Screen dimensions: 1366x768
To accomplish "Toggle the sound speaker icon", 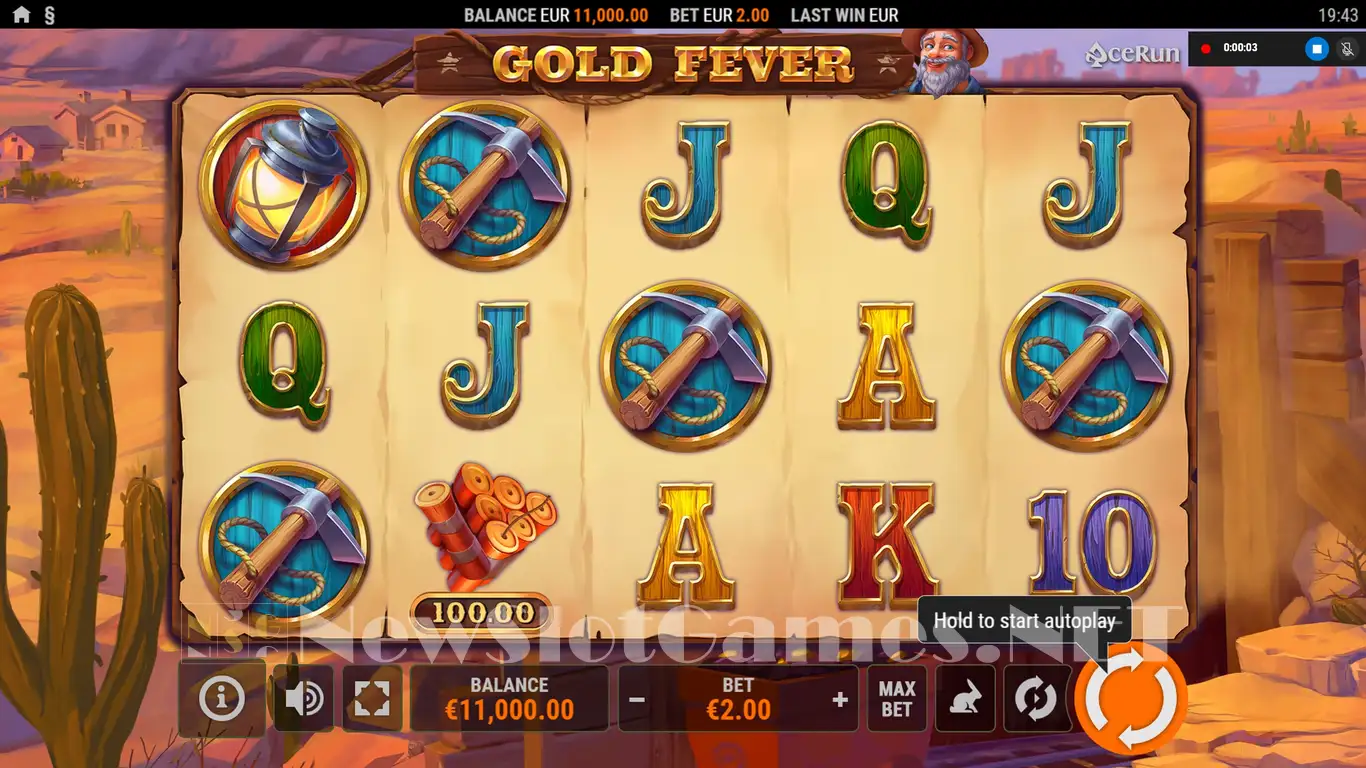I will click(303, 699).
